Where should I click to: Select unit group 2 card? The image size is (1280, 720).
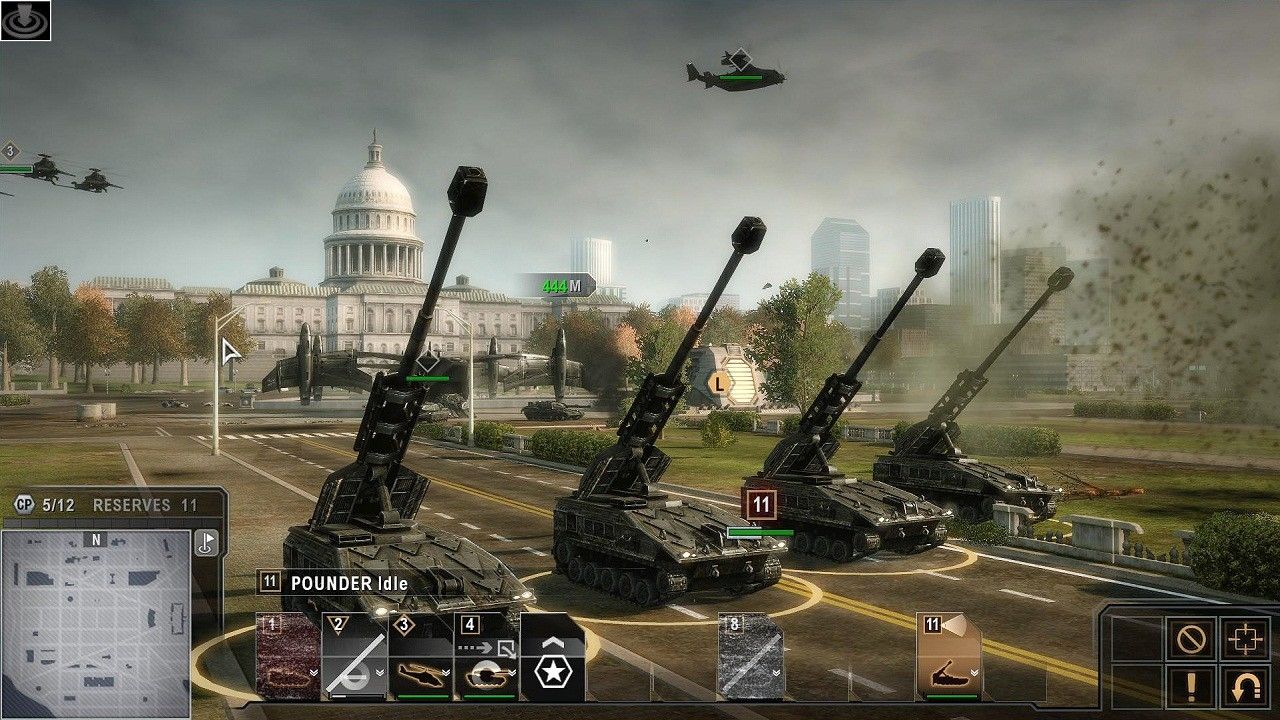354,657
